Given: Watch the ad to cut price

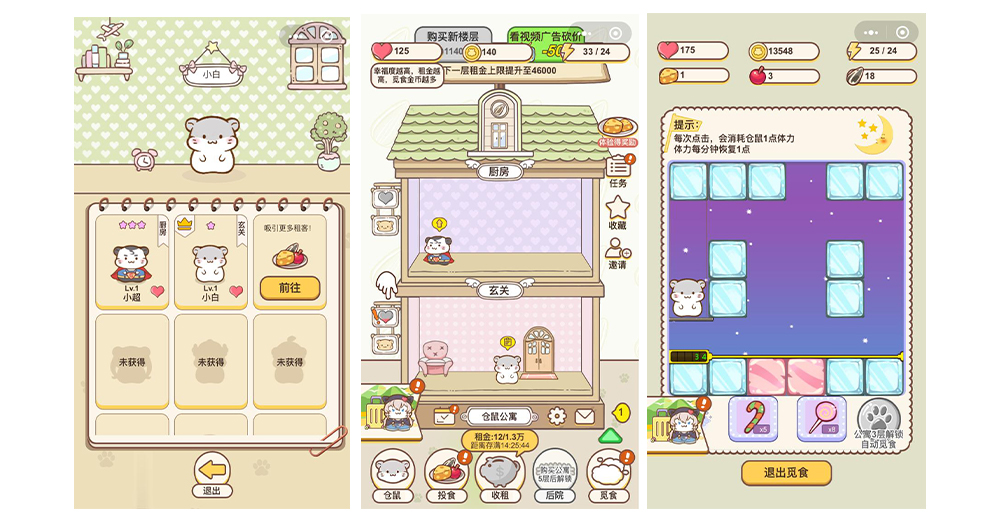Looking at the screenshot, I should 546,37.
